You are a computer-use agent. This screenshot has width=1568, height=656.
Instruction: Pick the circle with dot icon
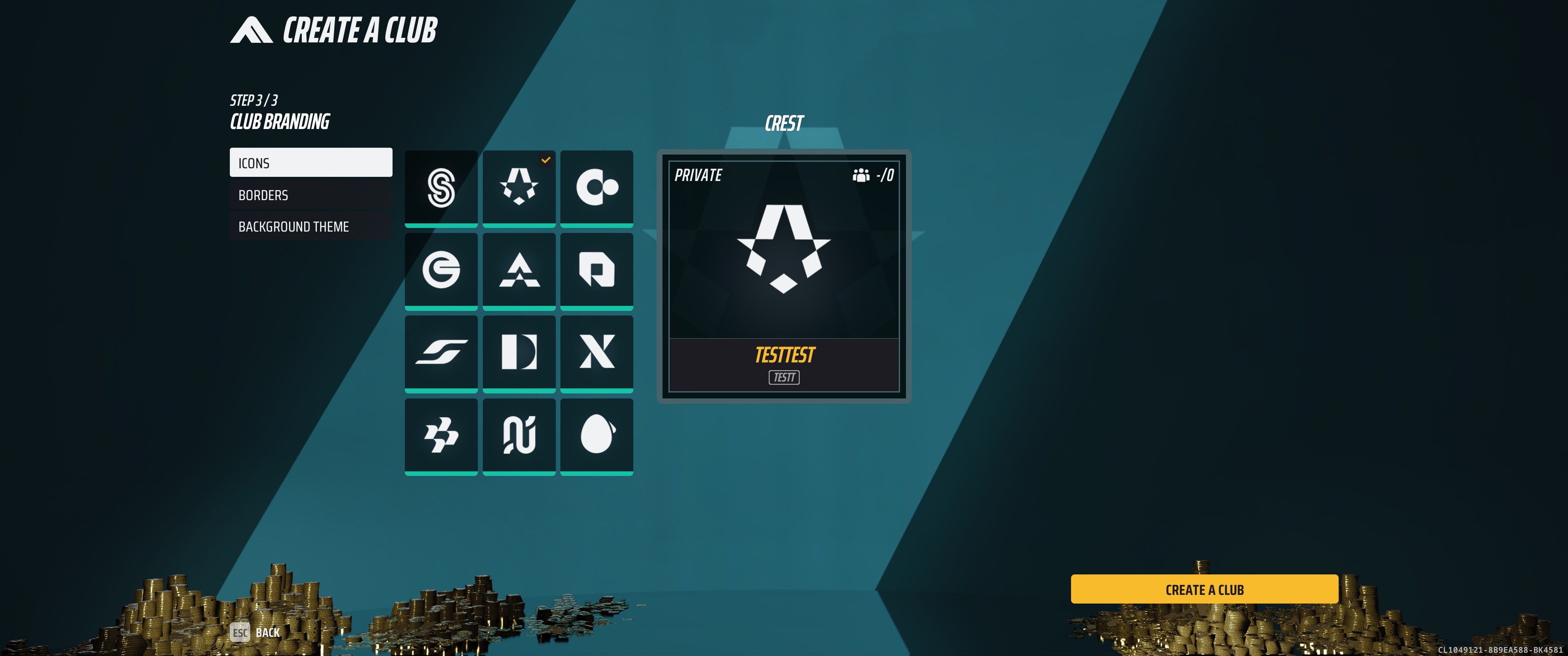[596, 187]
